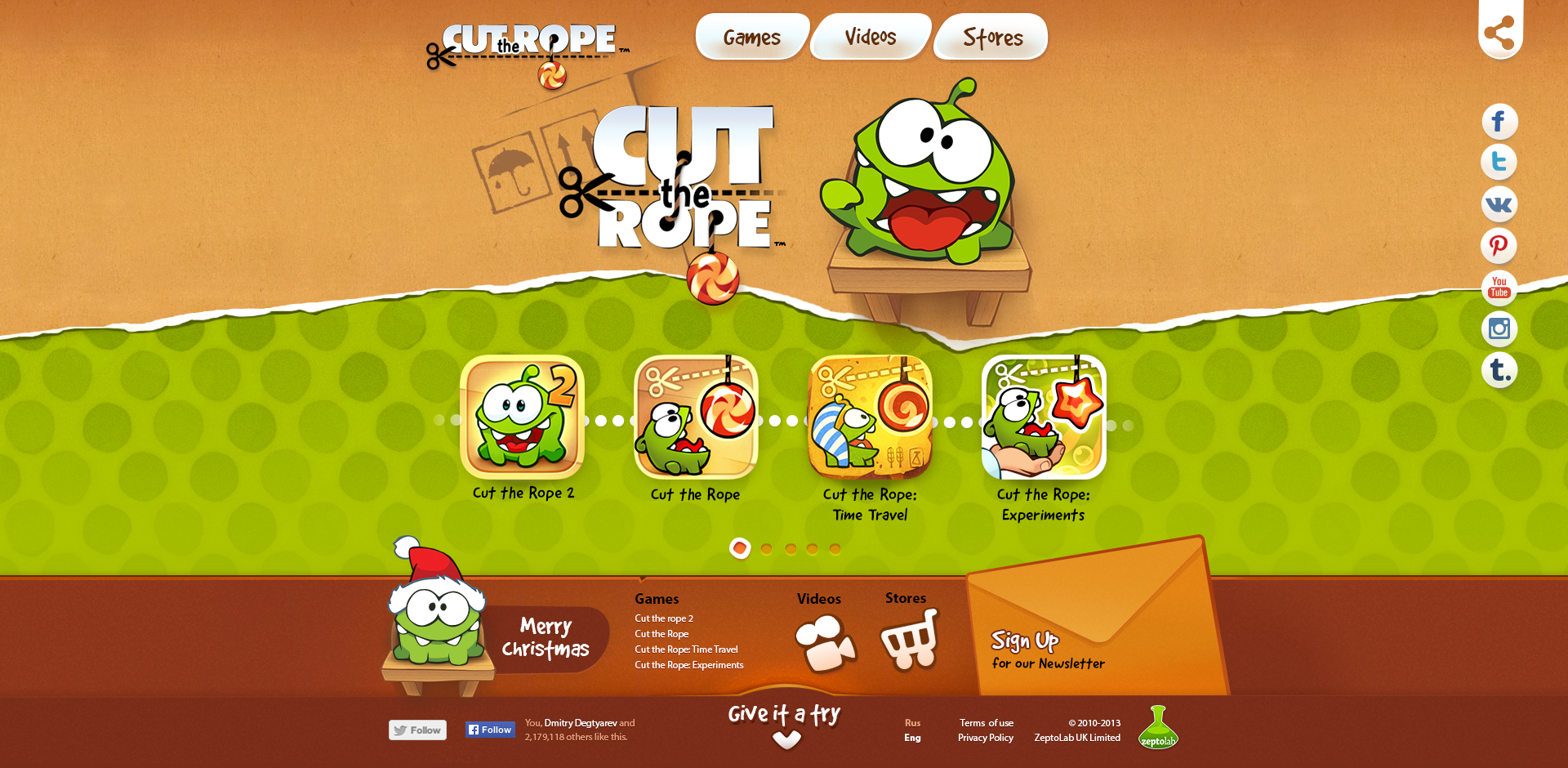Image resolution: width=1568 pixels, height=768 pixels.
Task: Open the Instagram icon
Action: point(1499,329)
